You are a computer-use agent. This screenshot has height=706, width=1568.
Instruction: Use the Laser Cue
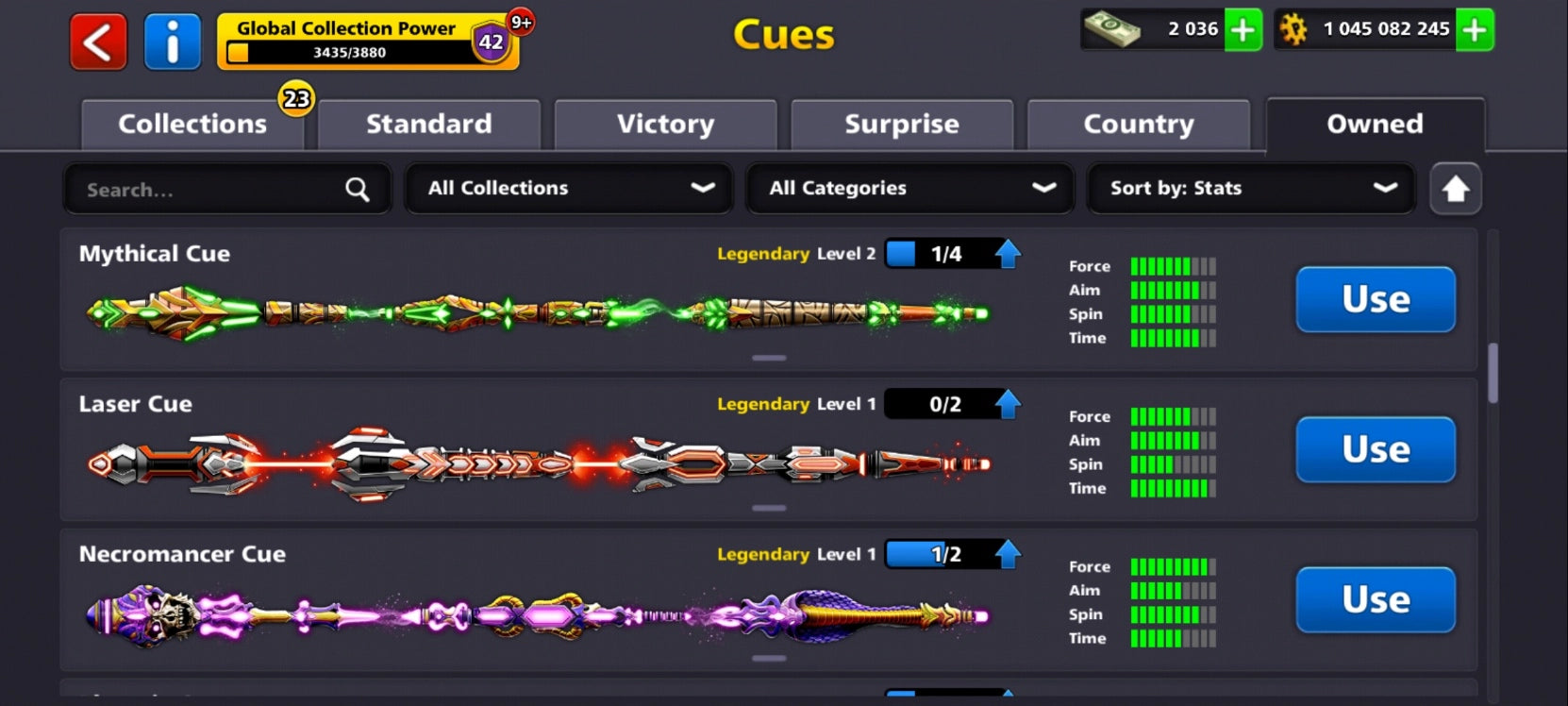[x=1375, y=450]
